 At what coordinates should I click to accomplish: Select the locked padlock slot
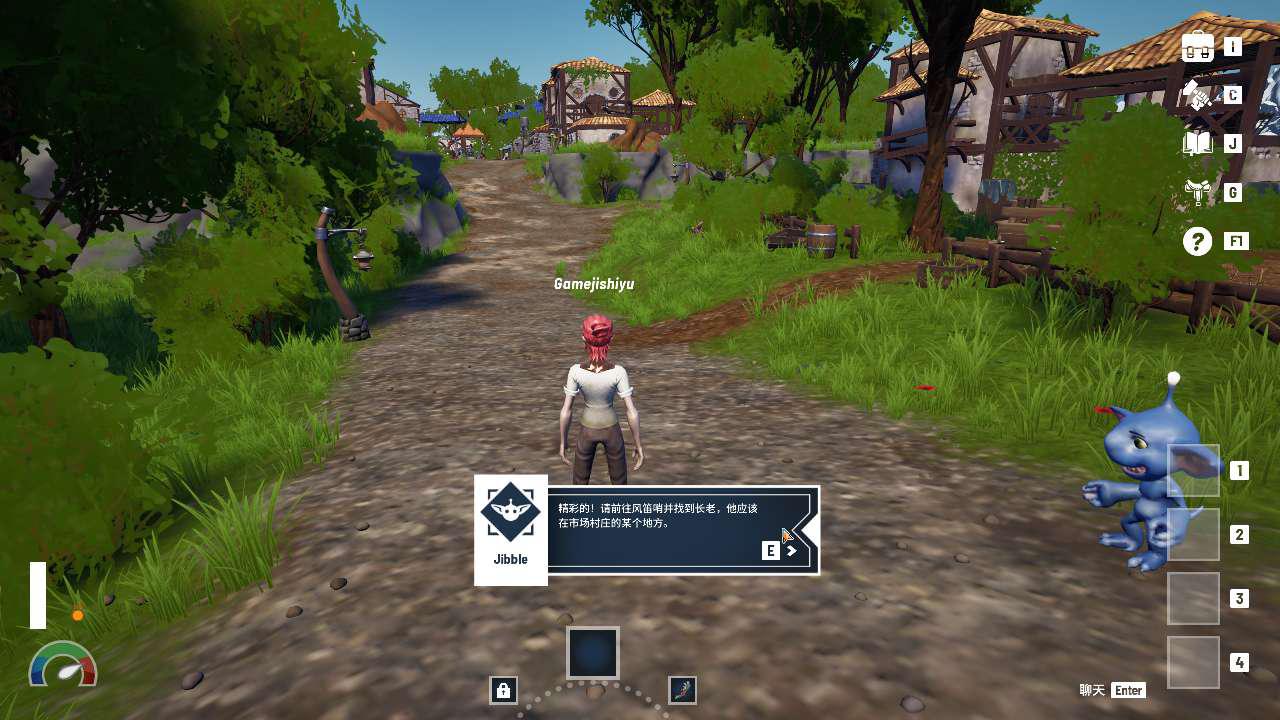pos(503,690)
